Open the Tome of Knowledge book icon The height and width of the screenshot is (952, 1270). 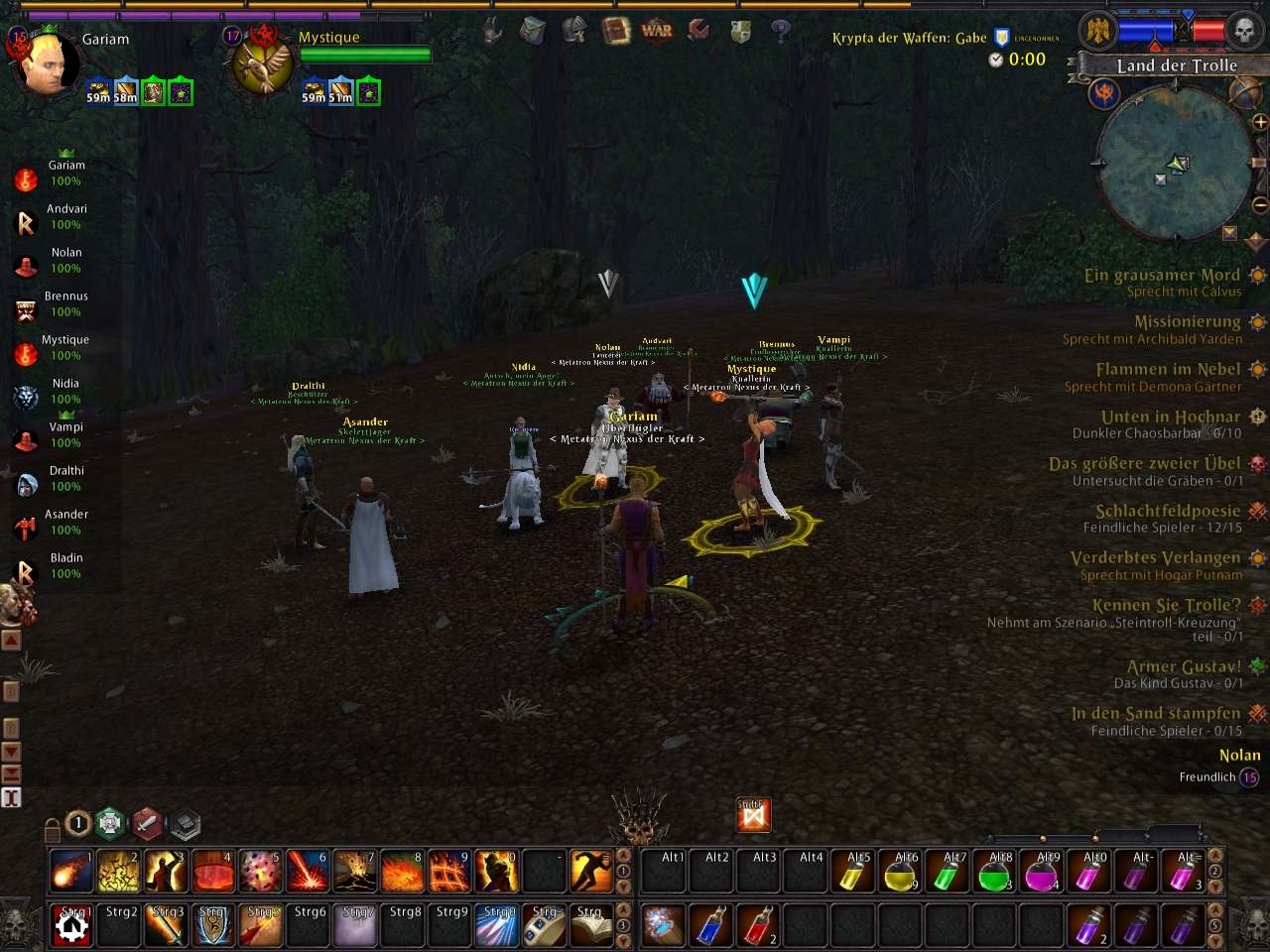[616, 32]
